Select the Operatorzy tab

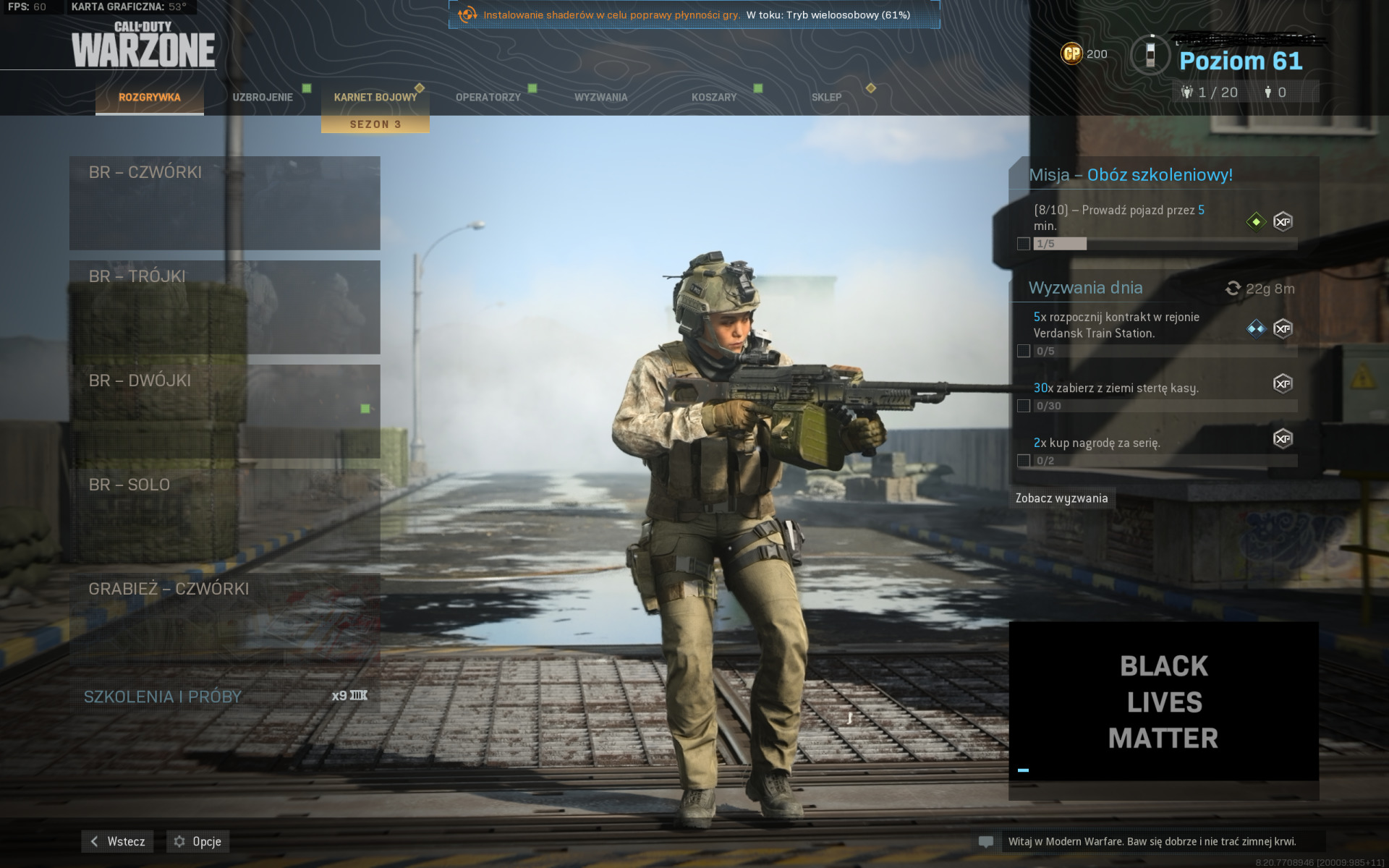488,97
